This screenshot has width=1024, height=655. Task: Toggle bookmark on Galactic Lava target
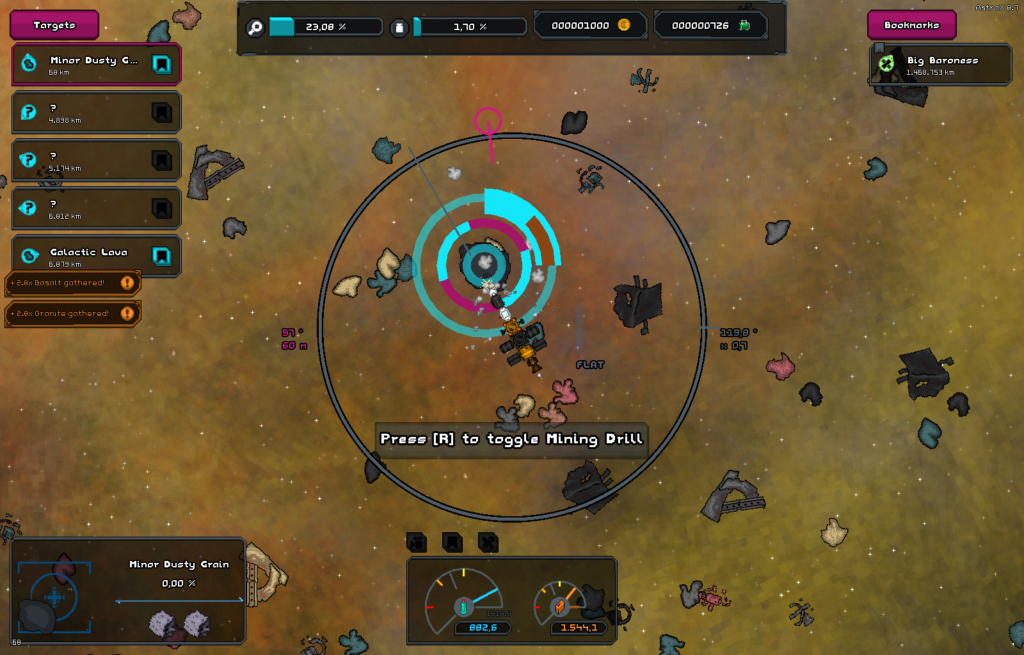(x=160, y=256)
